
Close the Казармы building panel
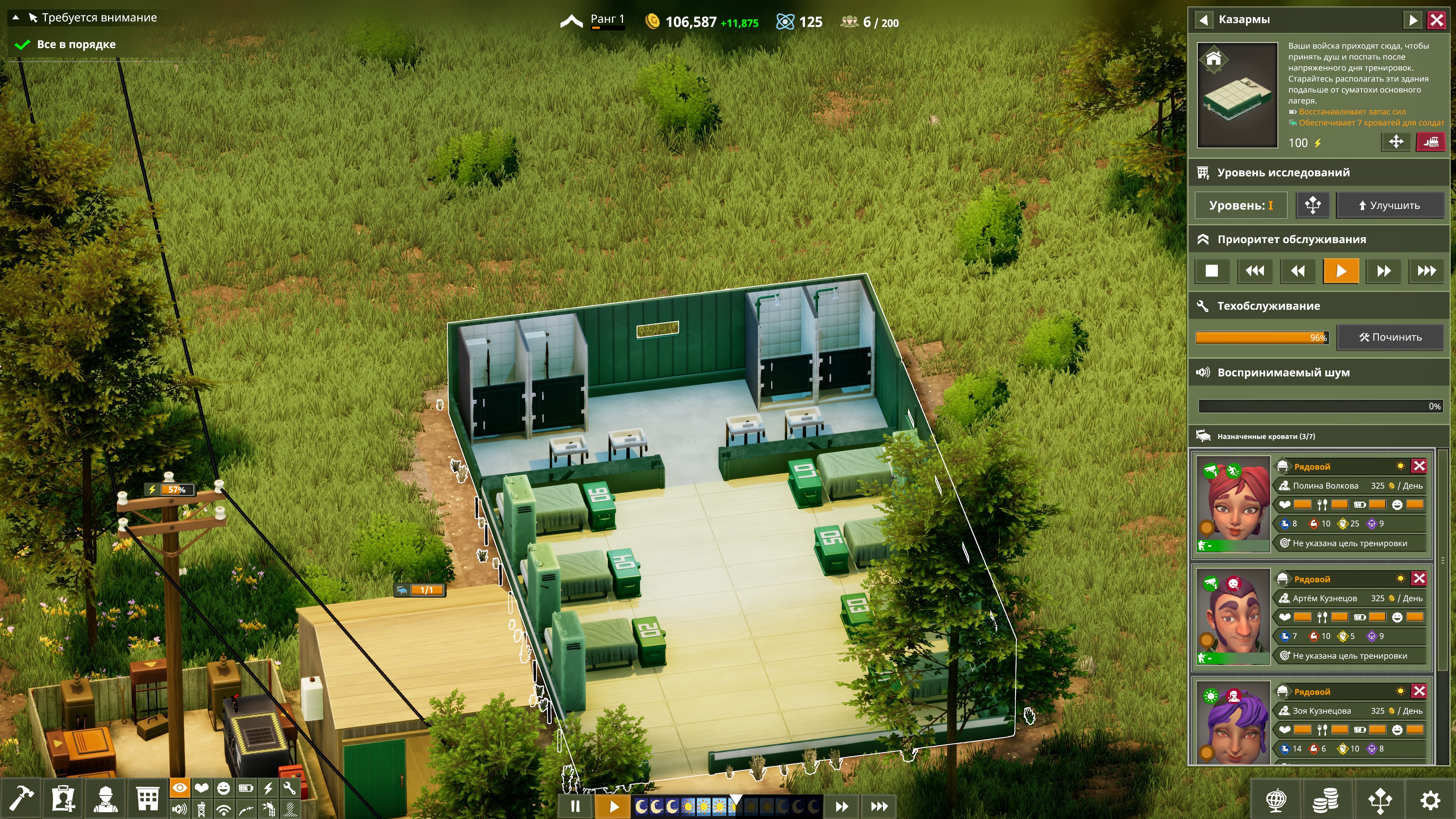pyautogui.click(x=1436, y=20)
